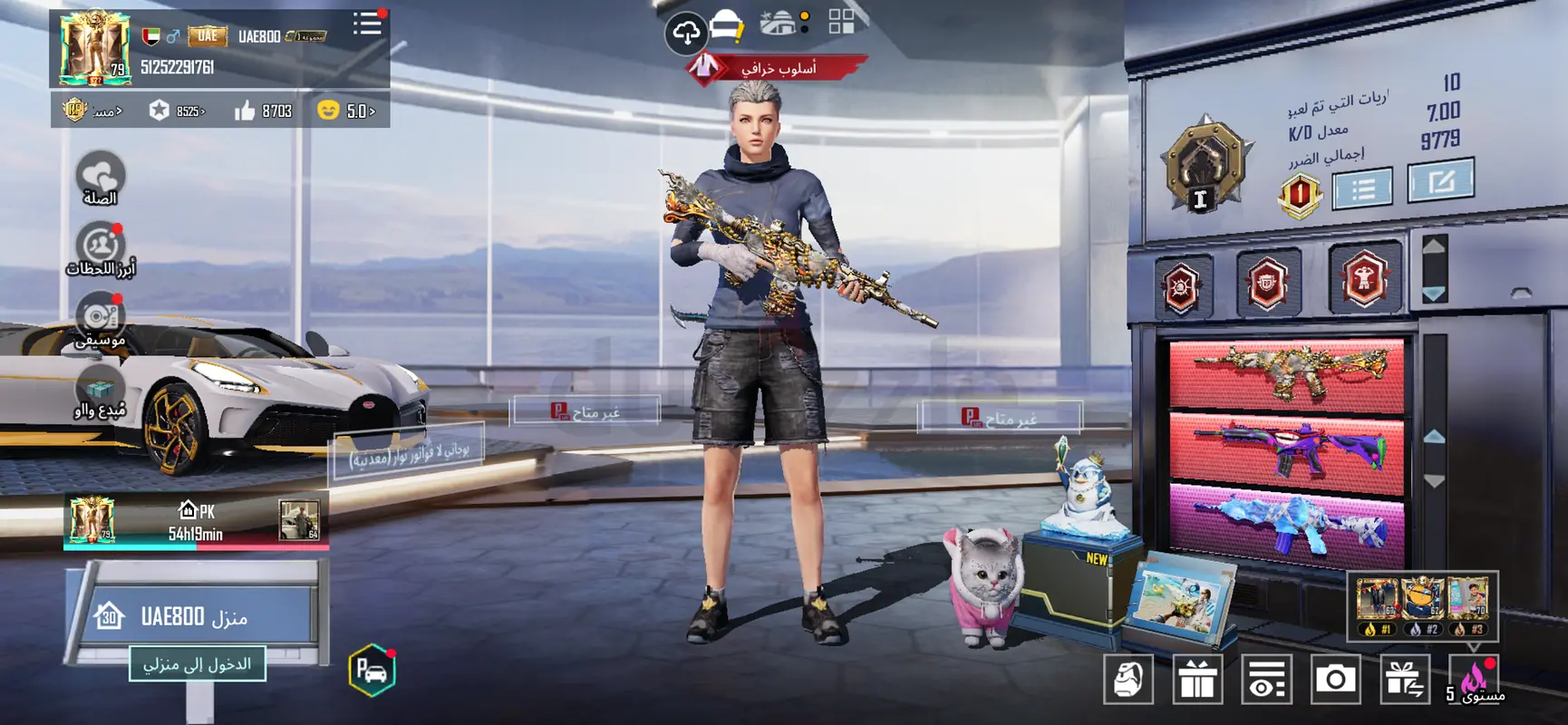Viewport: 1568px width, 725px height.
Task: Click the thumbs-up likes counter
Action: coord(263,111)
